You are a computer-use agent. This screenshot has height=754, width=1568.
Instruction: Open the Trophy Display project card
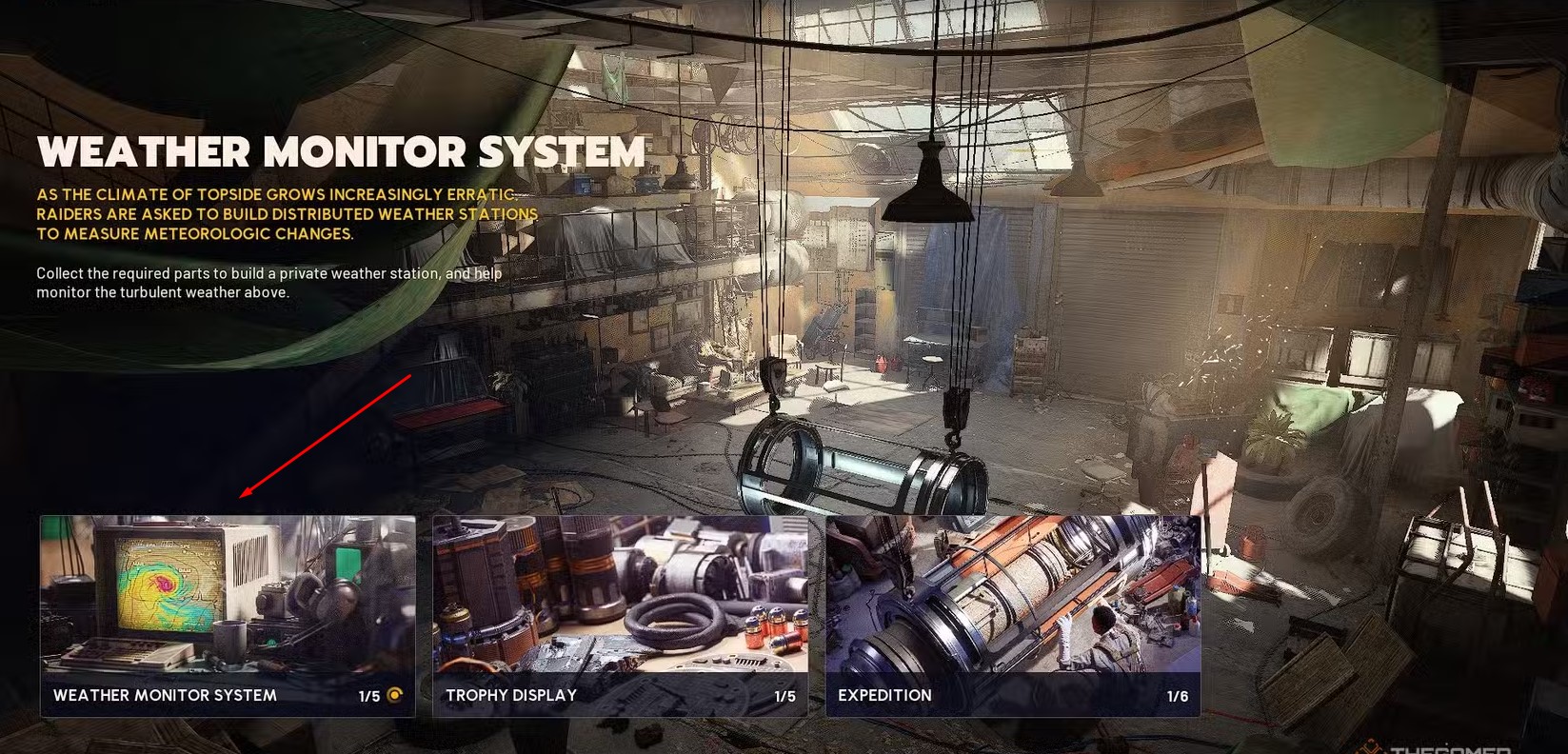620,615
